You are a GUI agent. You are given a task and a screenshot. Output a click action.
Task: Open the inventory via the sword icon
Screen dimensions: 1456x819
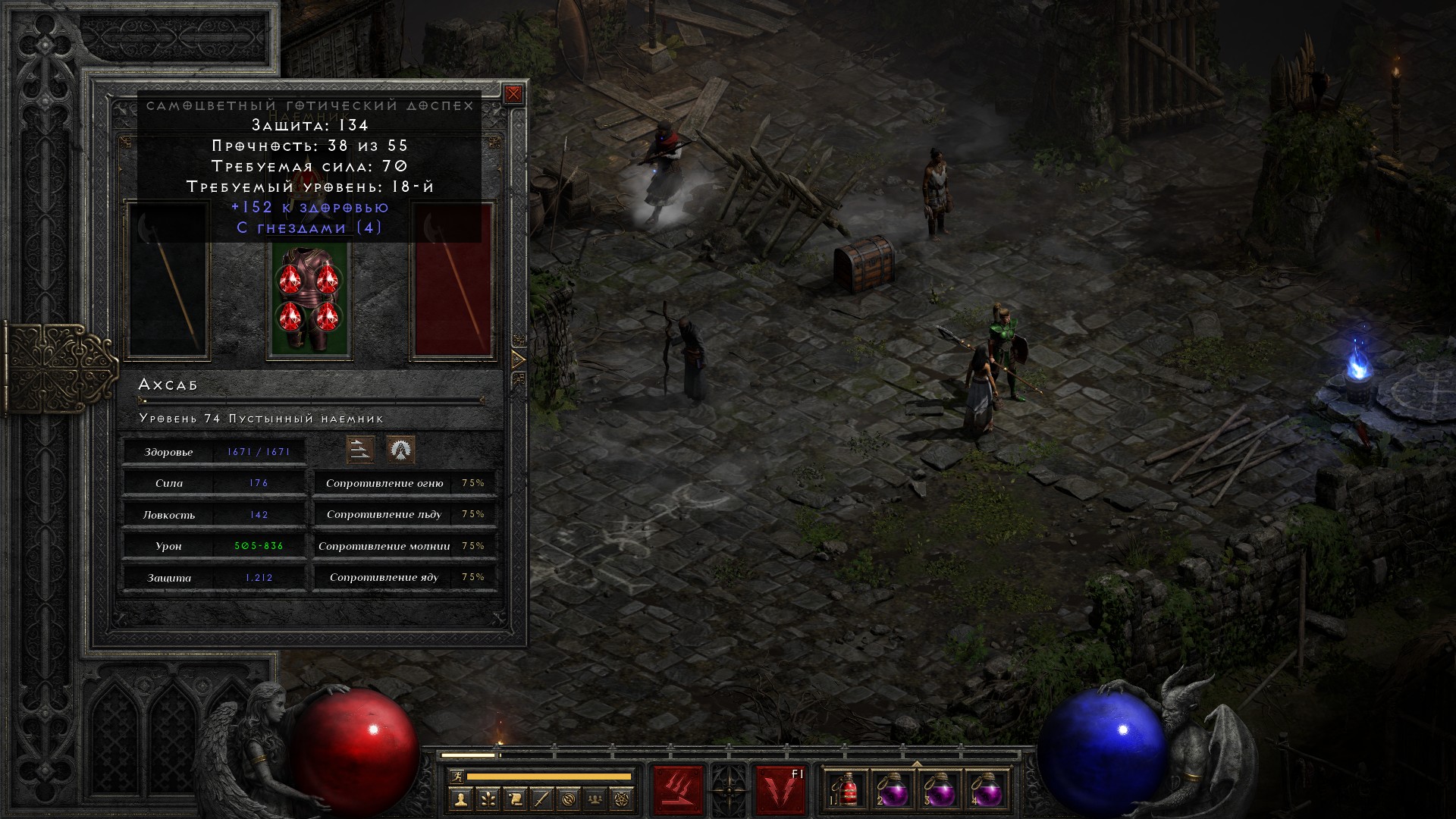tap(541, 799)
